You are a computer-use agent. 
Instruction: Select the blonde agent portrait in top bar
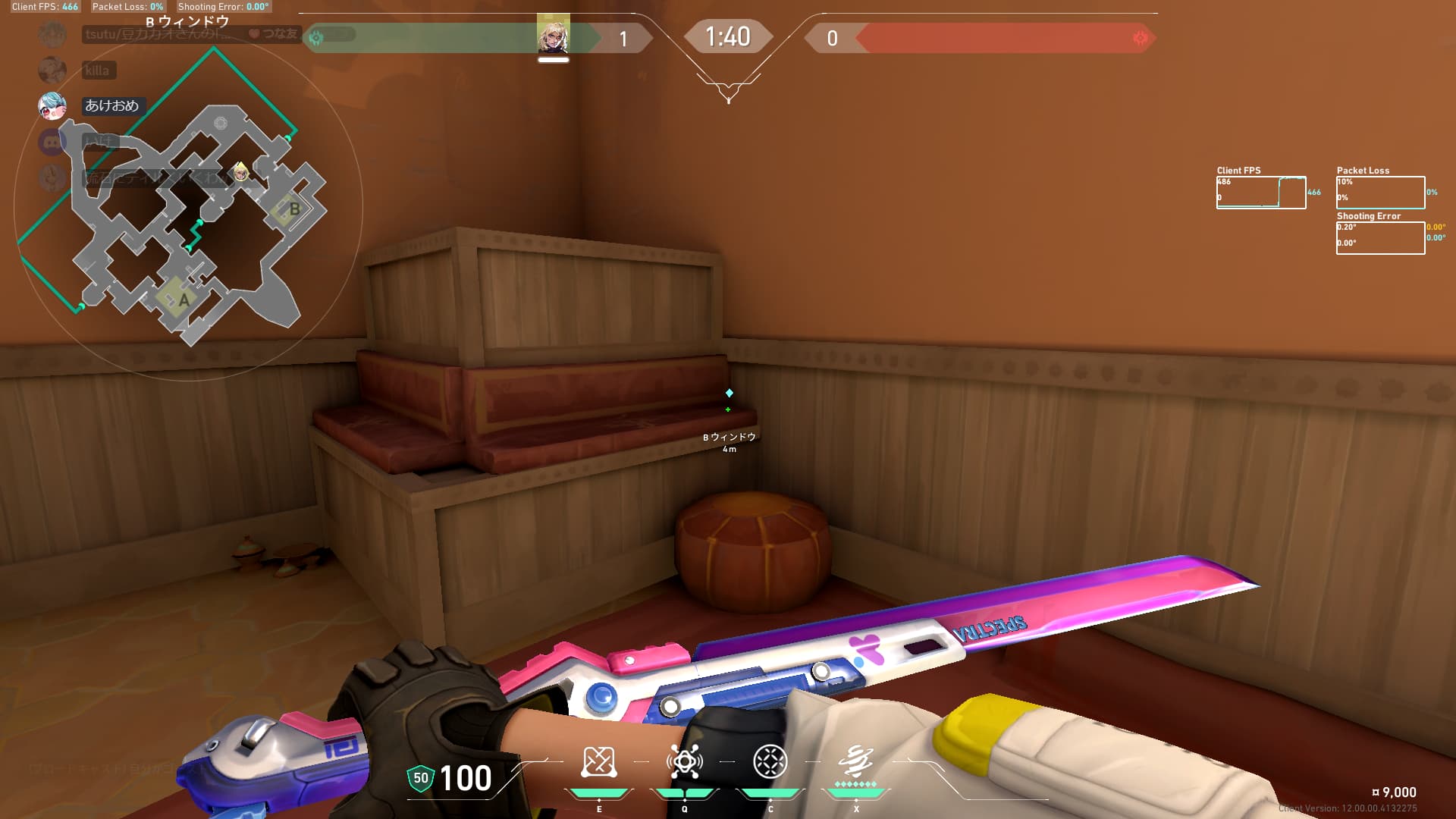coord(553,36)
